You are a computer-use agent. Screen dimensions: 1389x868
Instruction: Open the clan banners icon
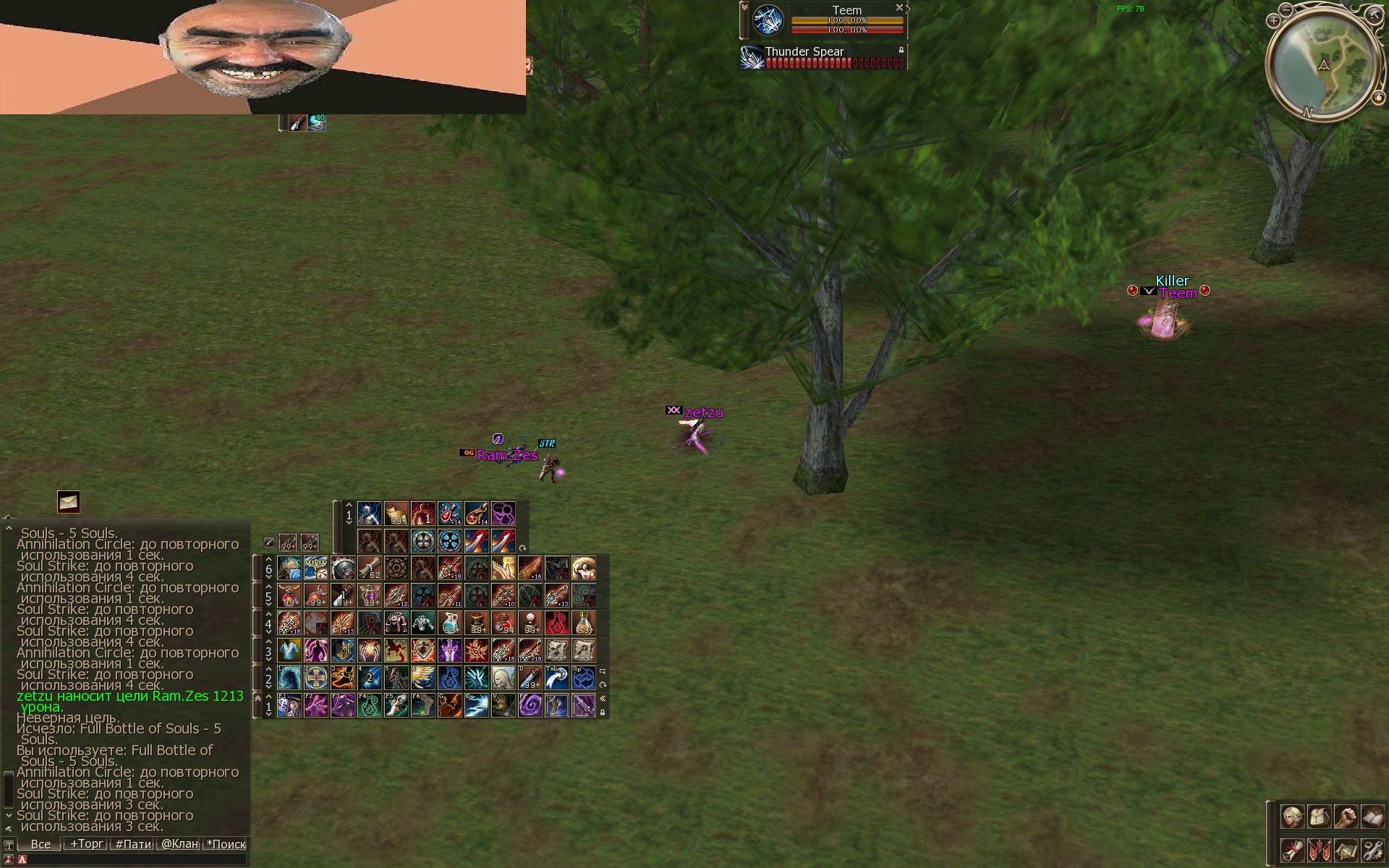pos(1319,849)
